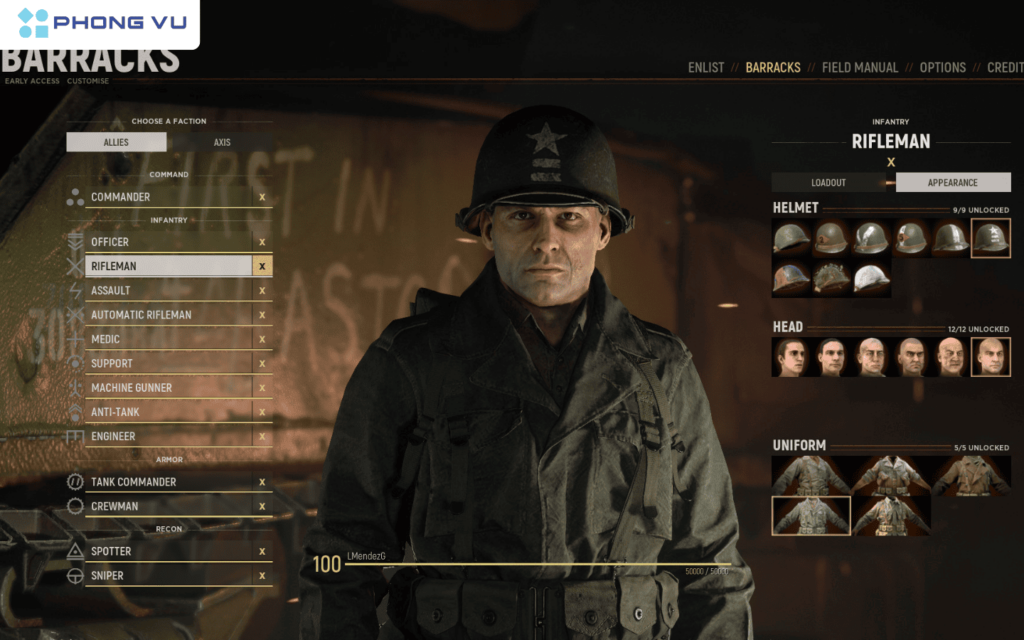Viewport: 1024px width, 640px height.
Task: Choose the Automatic Rifleman class
Action: pyautogui.click(x=141, y=315)
